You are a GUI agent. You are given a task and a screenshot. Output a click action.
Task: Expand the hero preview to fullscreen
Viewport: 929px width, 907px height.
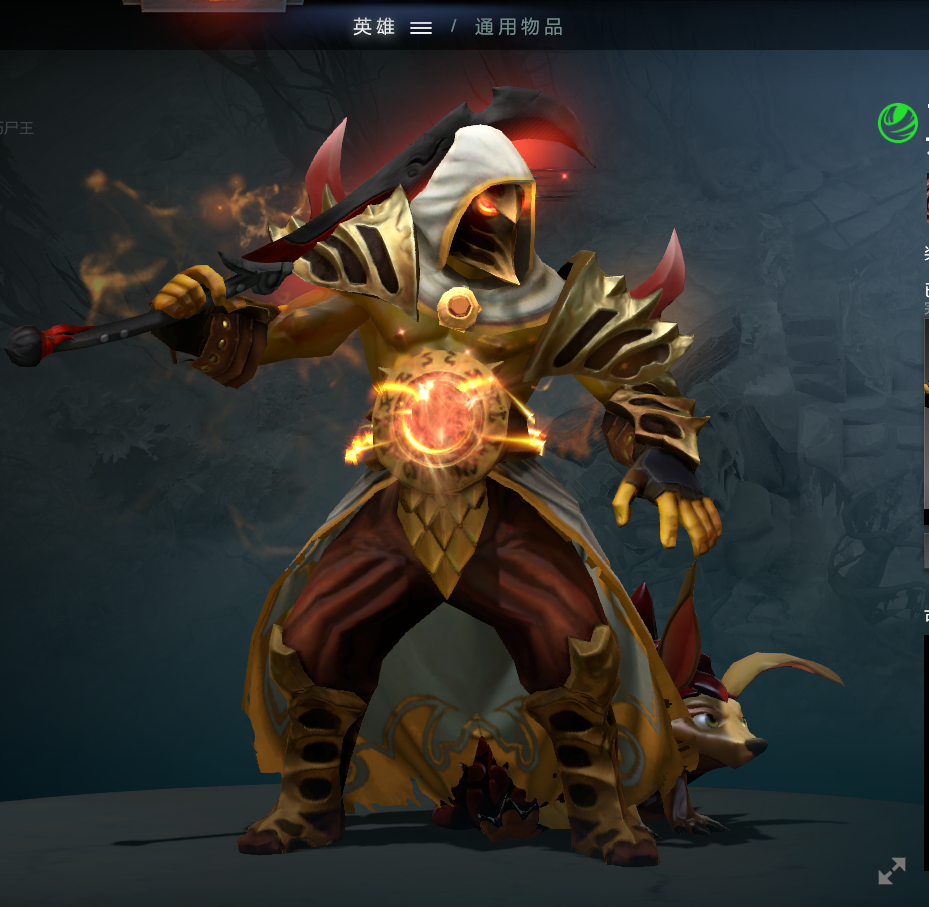[x=891, y=871]
